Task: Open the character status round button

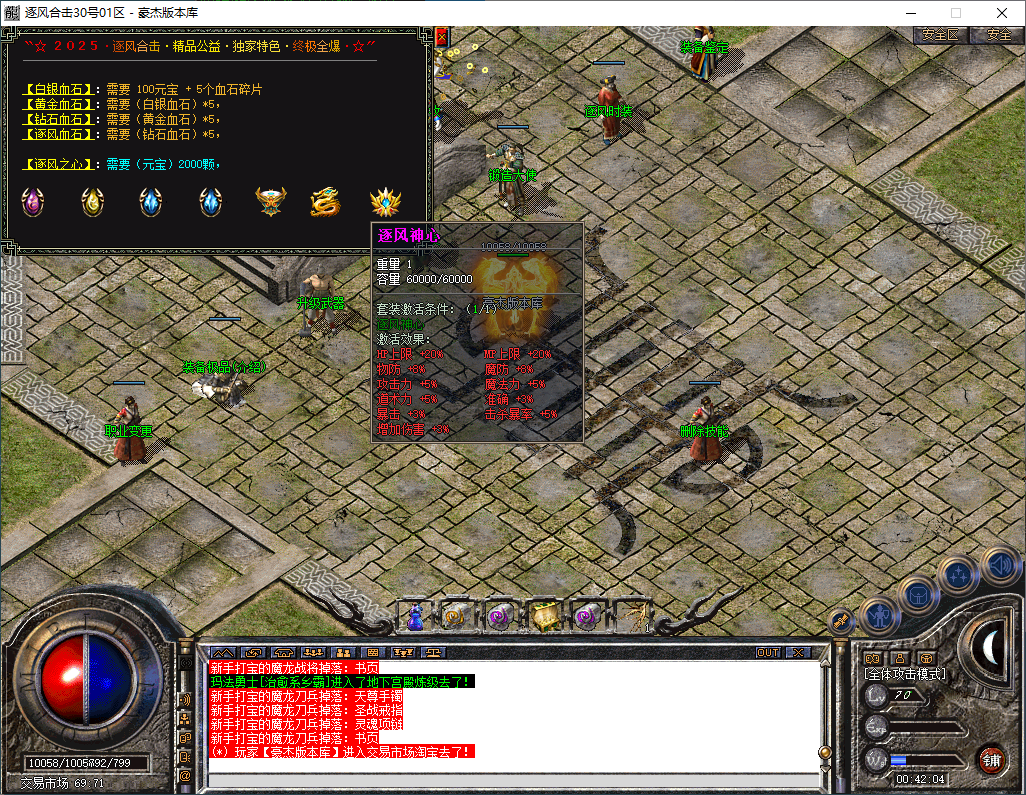Action: tap(878, 614)
